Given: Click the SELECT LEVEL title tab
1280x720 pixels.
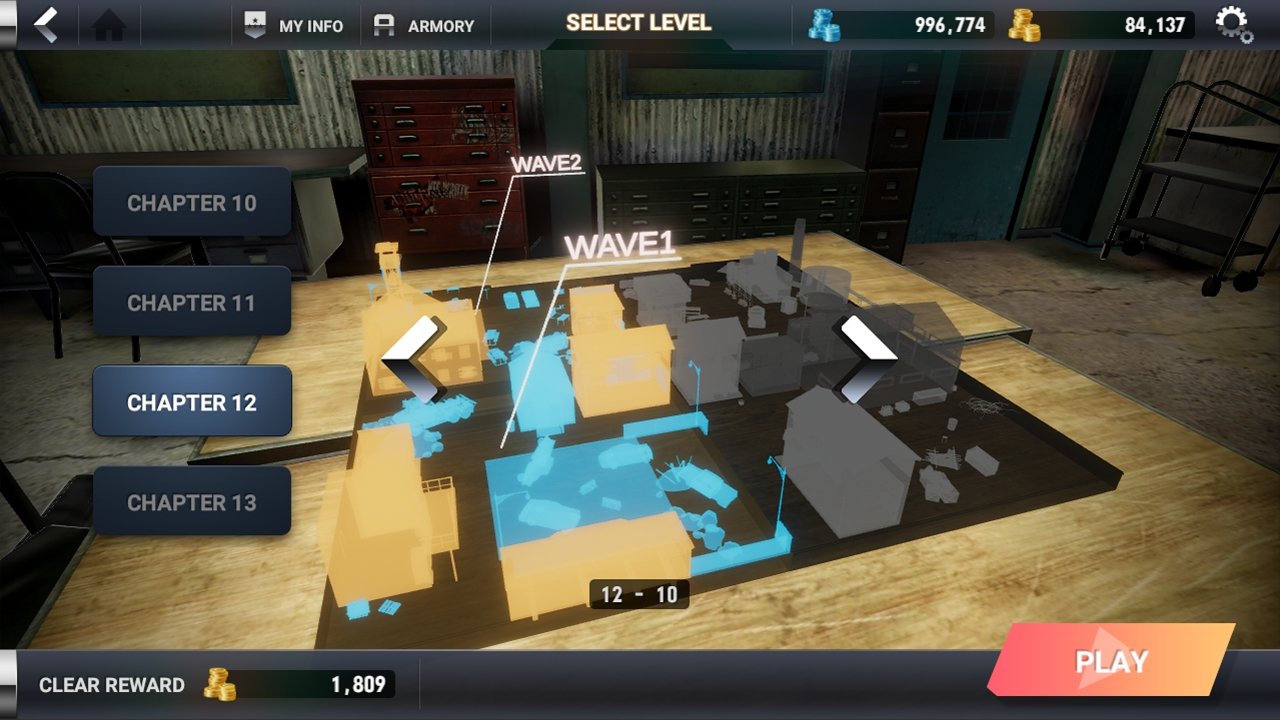Looking at the screenshot, I should tap(639, 23).
